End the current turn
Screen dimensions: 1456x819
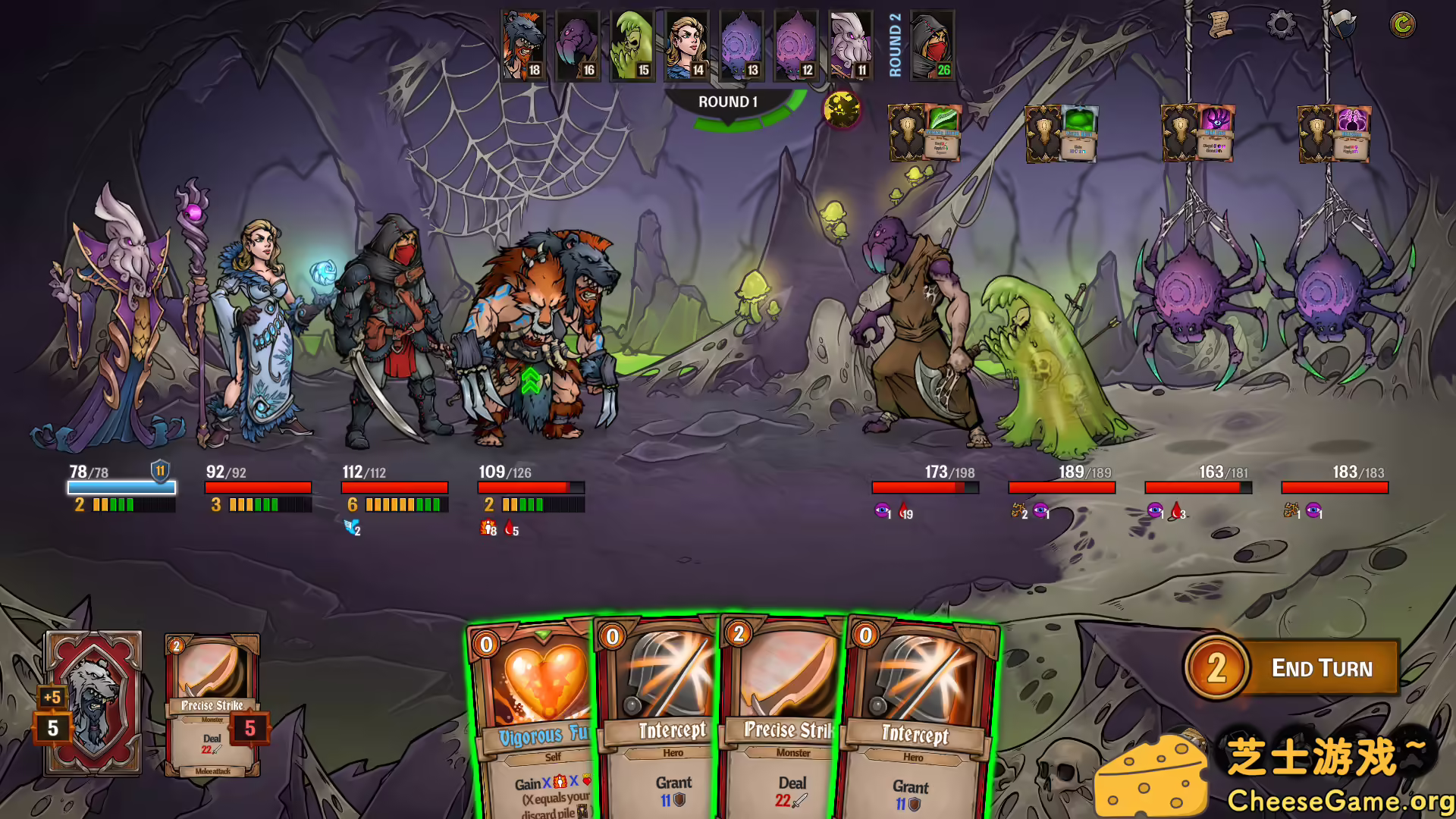1320,667
